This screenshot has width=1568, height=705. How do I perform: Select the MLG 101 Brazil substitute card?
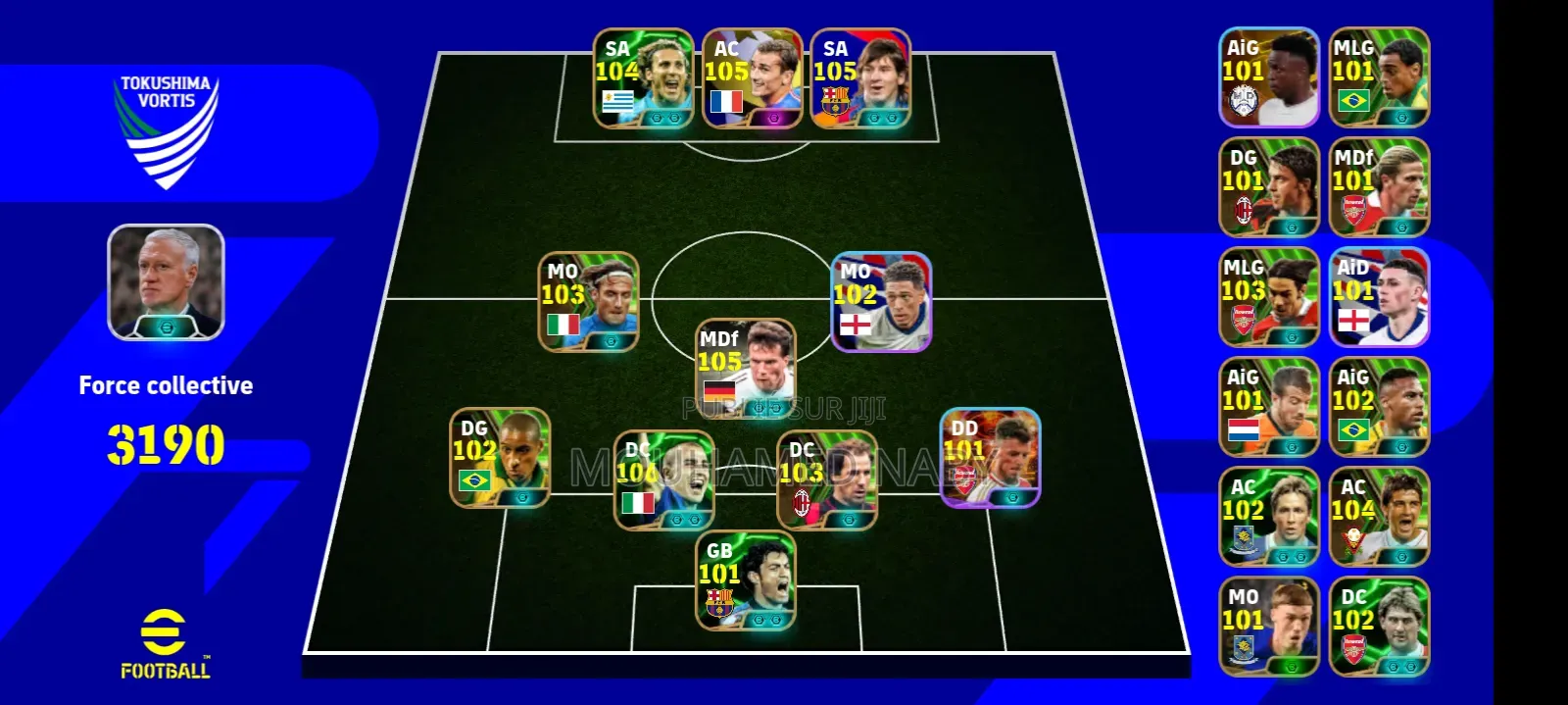coord(1378,77)
